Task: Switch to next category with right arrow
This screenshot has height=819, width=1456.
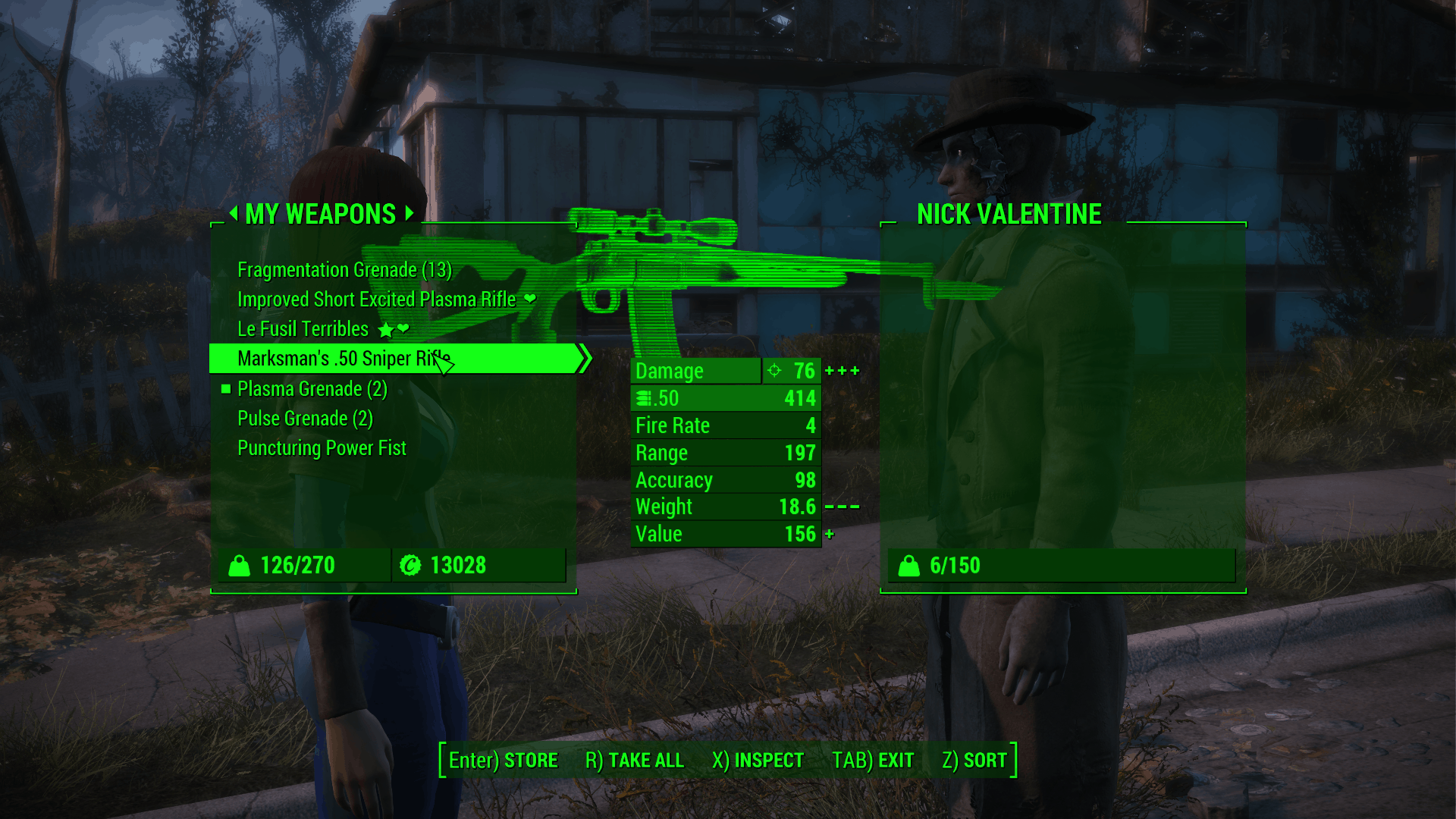Action: coord(409,213)
